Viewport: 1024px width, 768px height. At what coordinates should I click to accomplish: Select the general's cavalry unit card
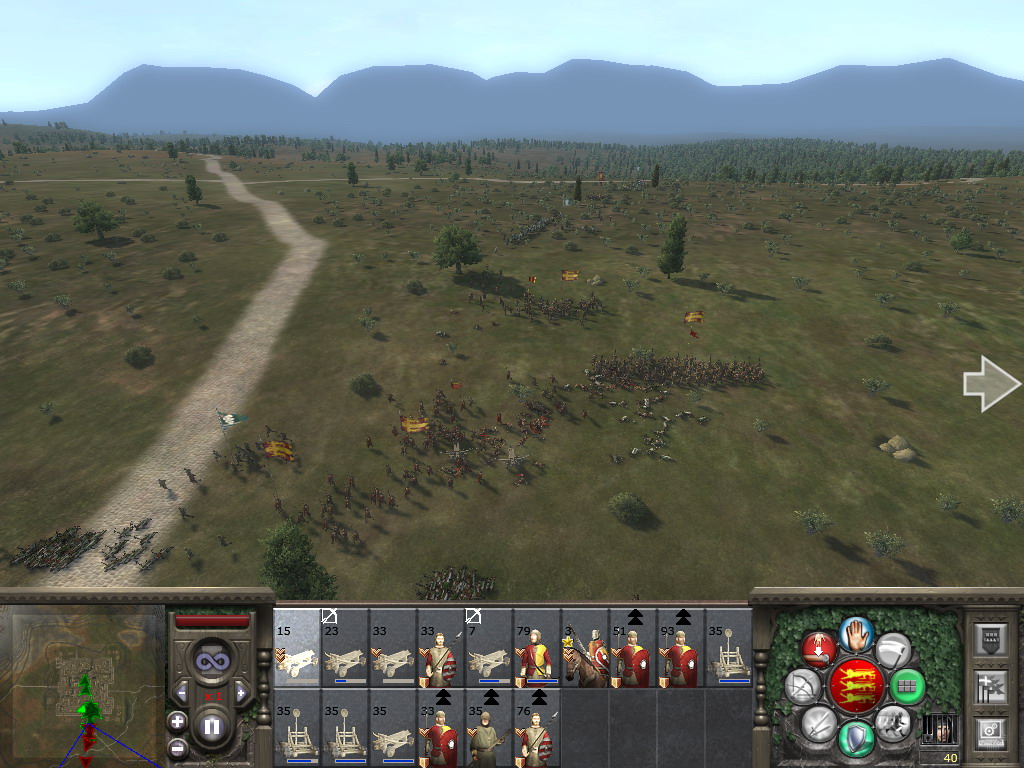click(585, 648)
